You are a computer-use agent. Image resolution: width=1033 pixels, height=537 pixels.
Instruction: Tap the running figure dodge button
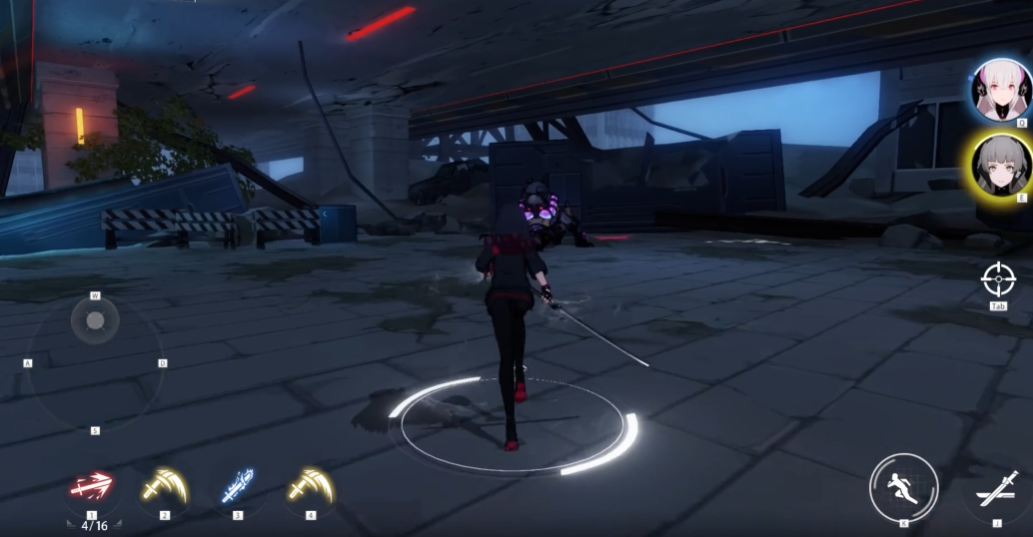903,487
